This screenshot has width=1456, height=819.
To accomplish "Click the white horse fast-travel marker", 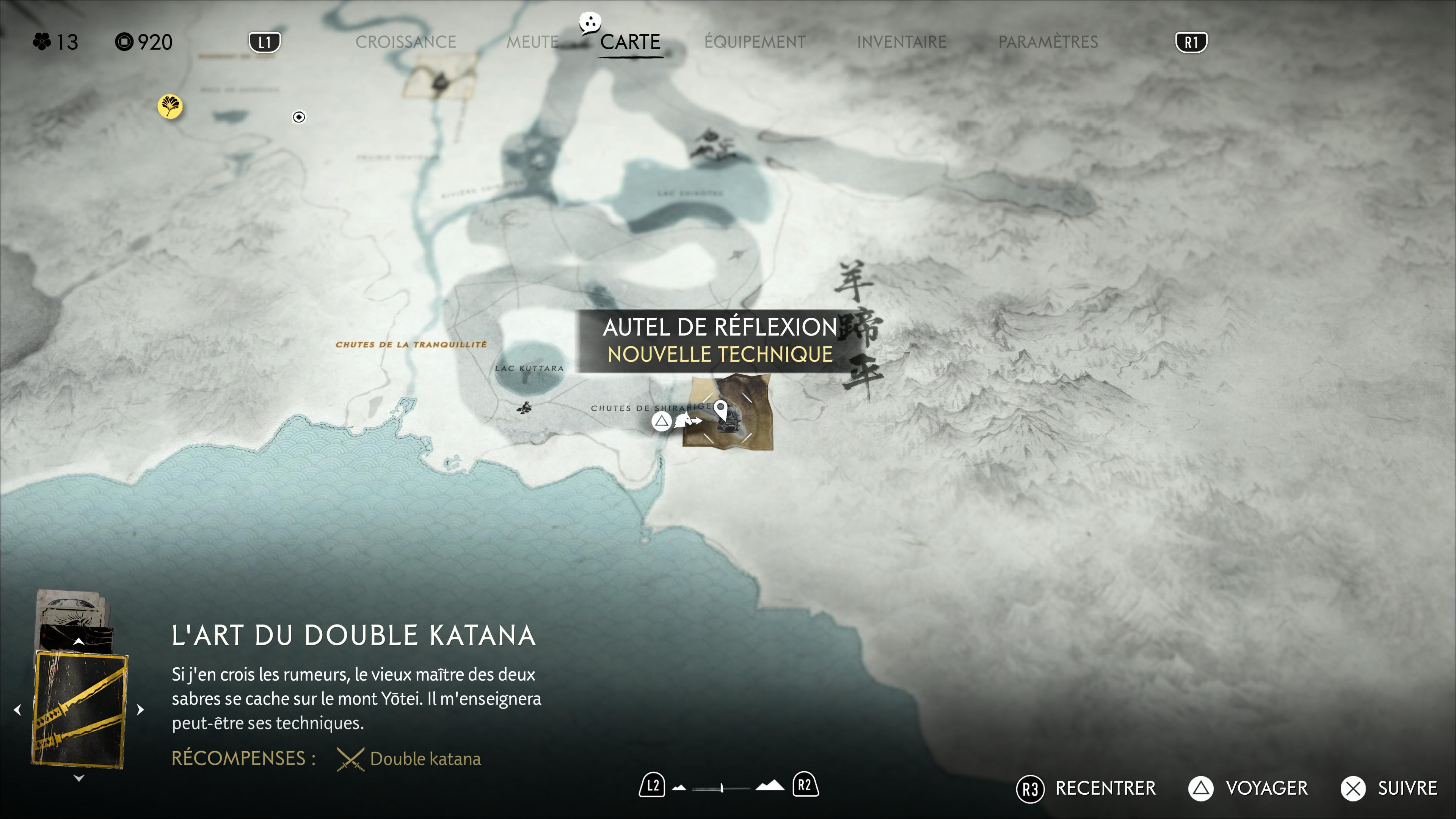I will [685, 420].
